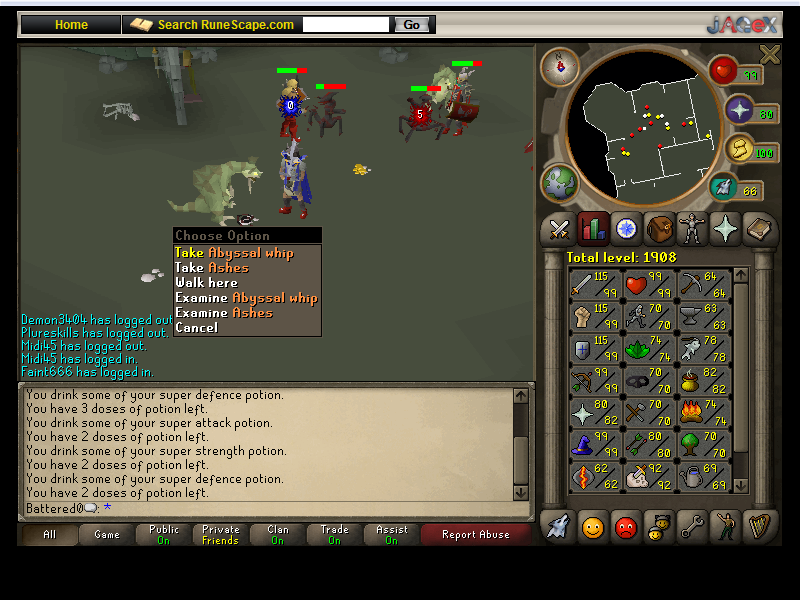Screen dimensions: 800x600
Task: Click the Slayer skill at level 92
Action: [x=646, y=475]
